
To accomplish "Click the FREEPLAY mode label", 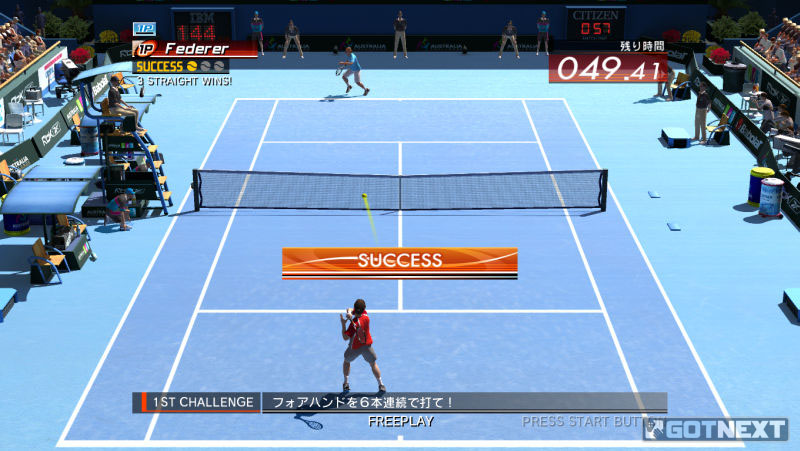I will click(400, 422).
